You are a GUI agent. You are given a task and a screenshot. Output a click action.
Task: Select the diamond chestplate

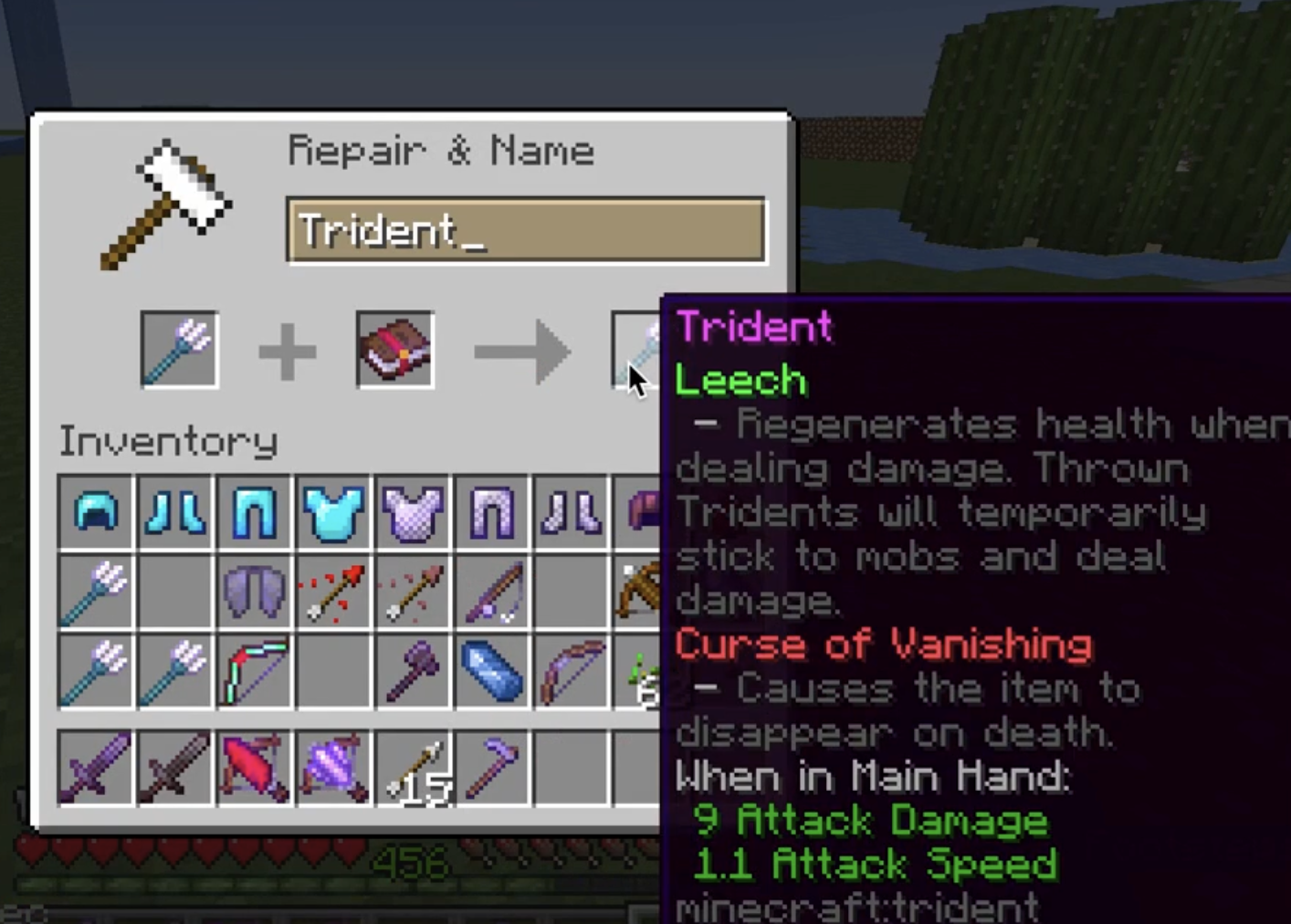(x=334, y=512)
